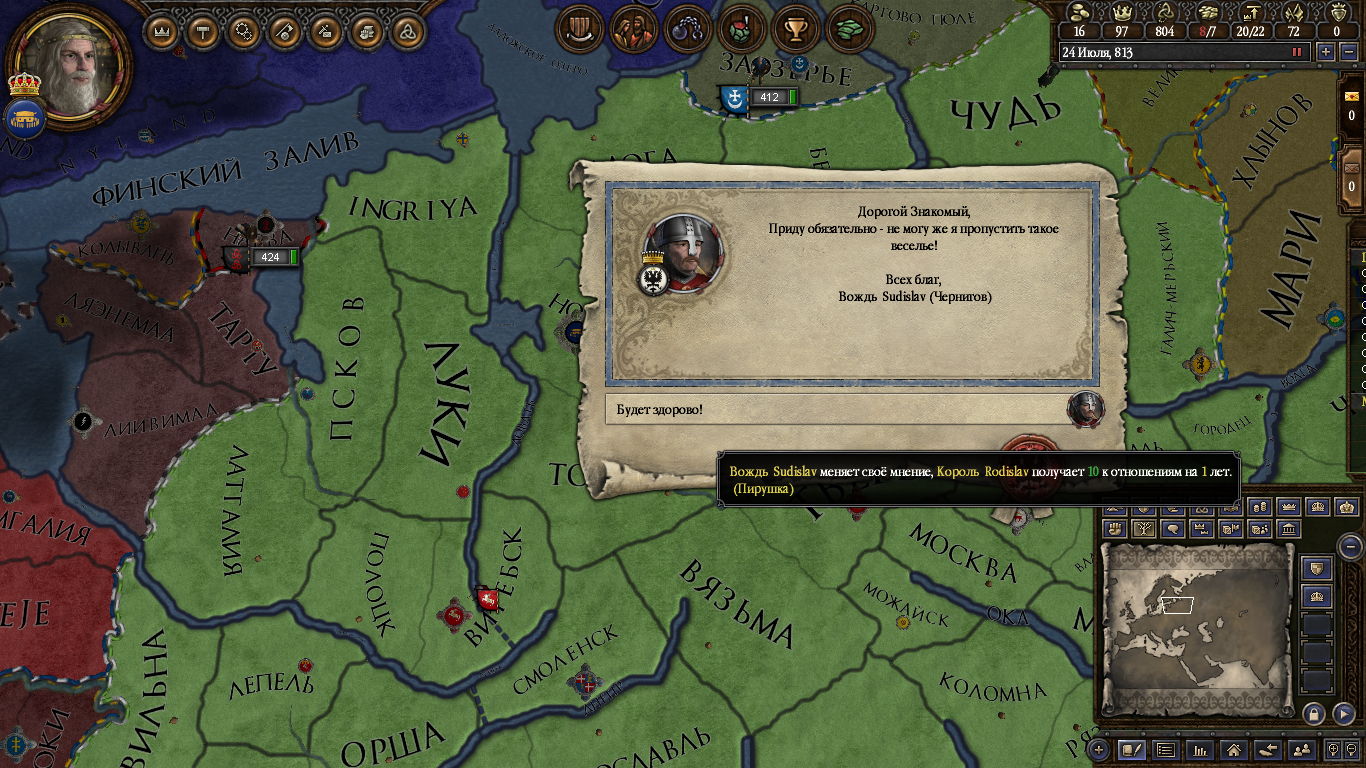The width and height of the screenshot is (1366, 768).
Task: Open the interlocked gears technology tab
Action: click(x=243, y=31)
